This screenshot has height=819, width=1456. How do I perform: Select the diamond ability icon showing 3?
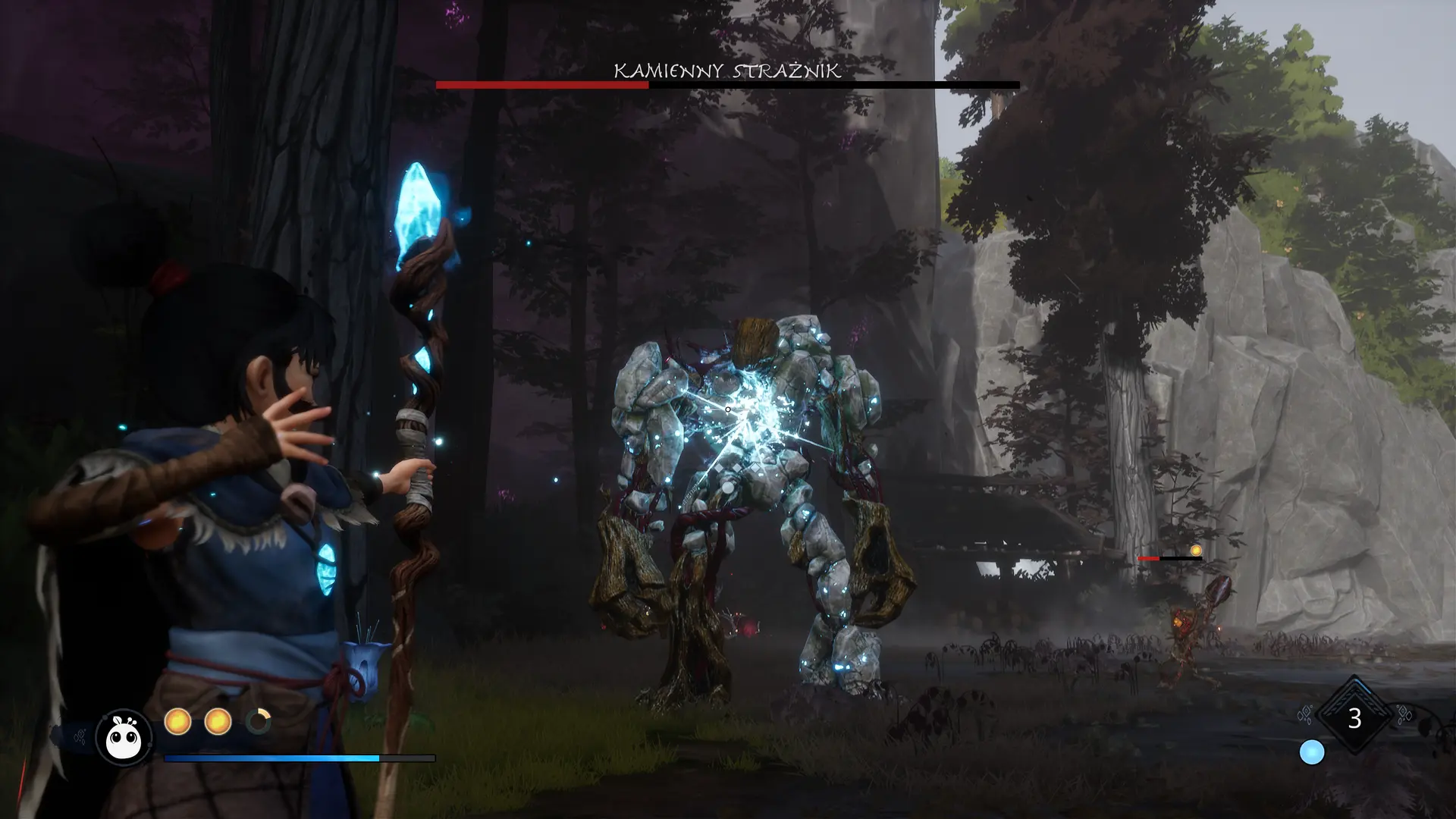(x=1354, y=717)
